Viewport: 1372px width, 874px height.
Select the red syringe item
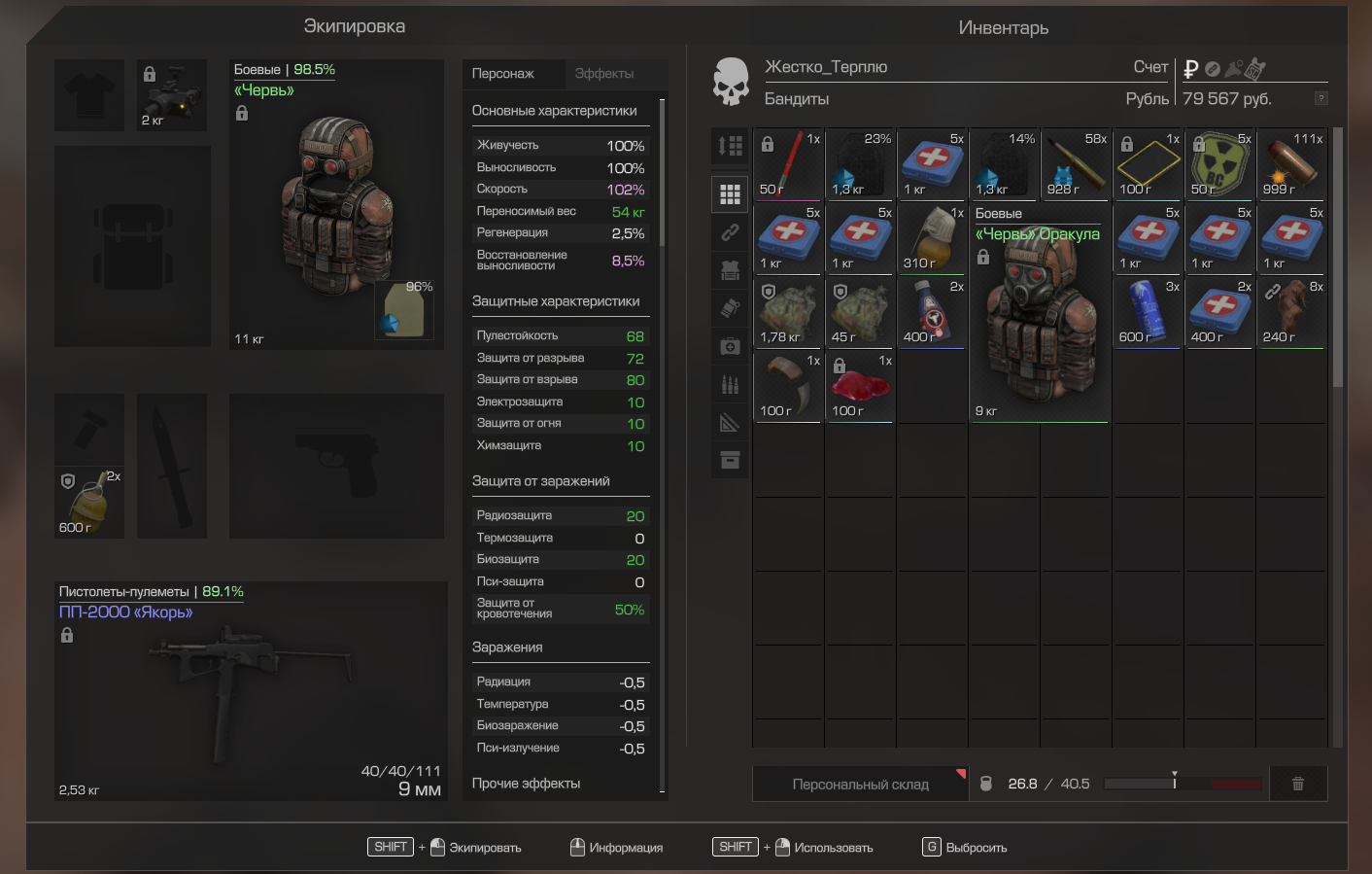(x=788, y=164)
